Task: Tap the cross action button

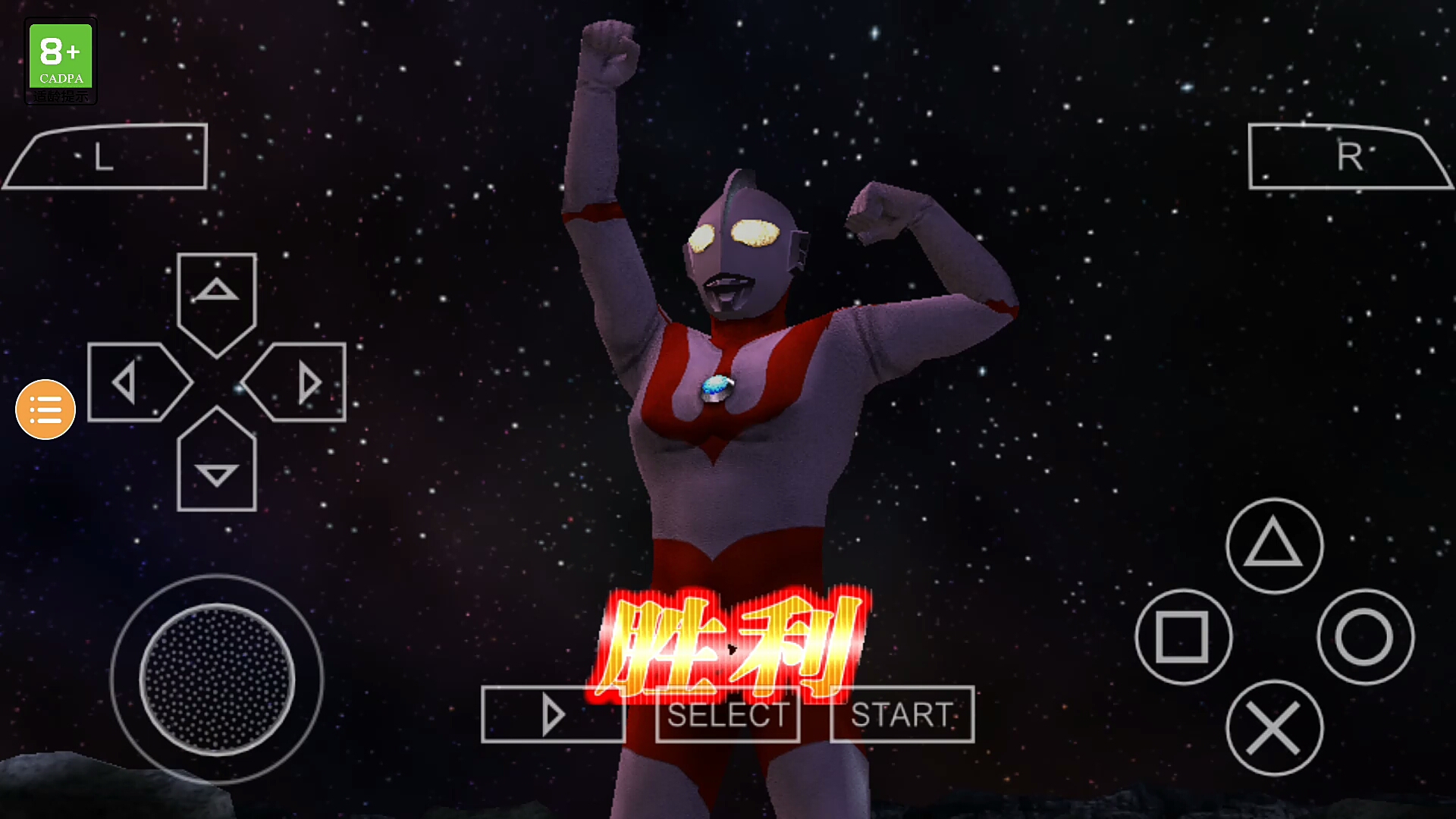Action: pos(1274,728)
